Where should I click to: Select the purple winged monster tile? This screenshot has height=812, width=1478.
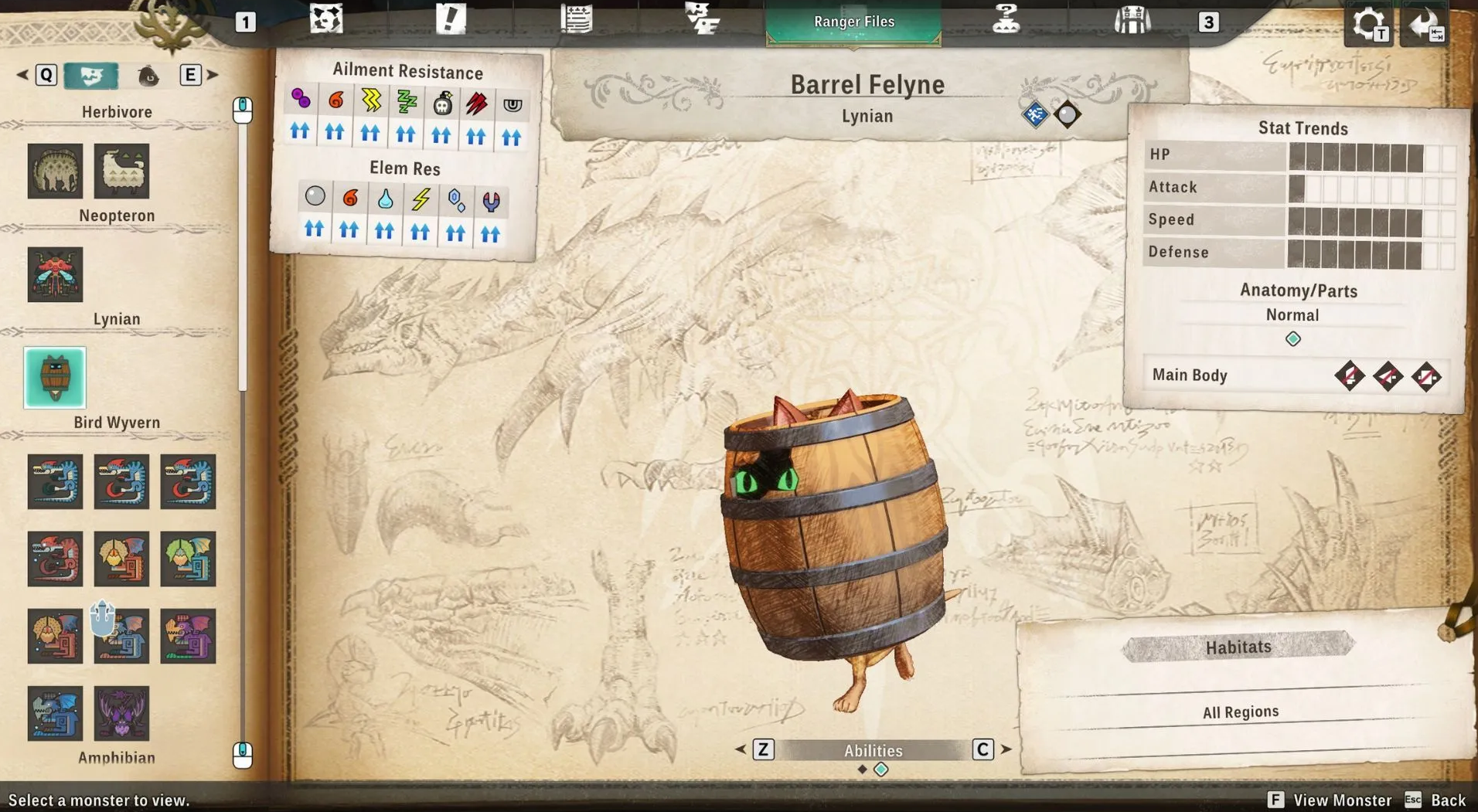click(121, 713)
